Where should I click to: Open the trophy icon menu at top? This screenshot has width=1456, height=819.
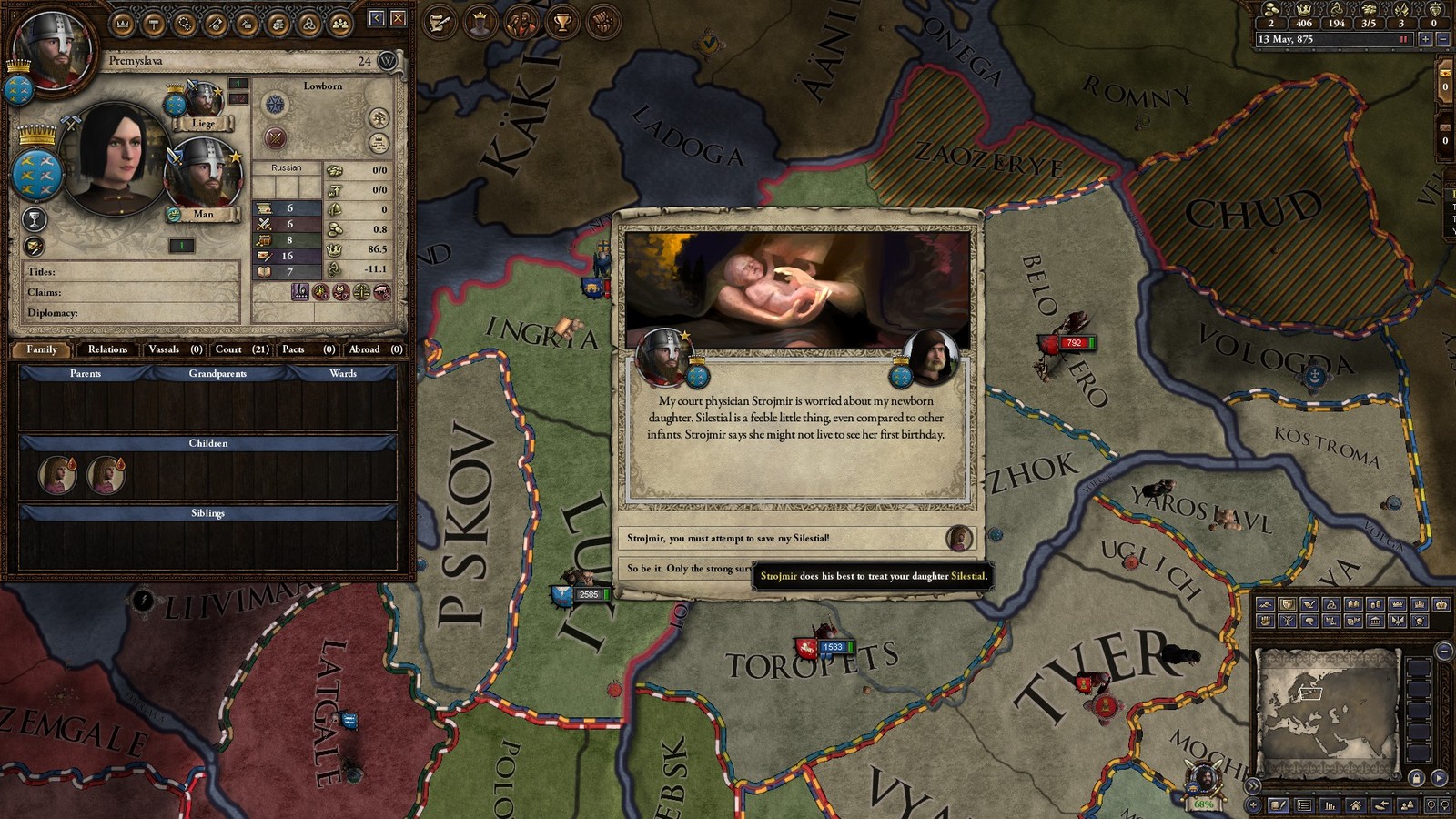coord(562,23)
